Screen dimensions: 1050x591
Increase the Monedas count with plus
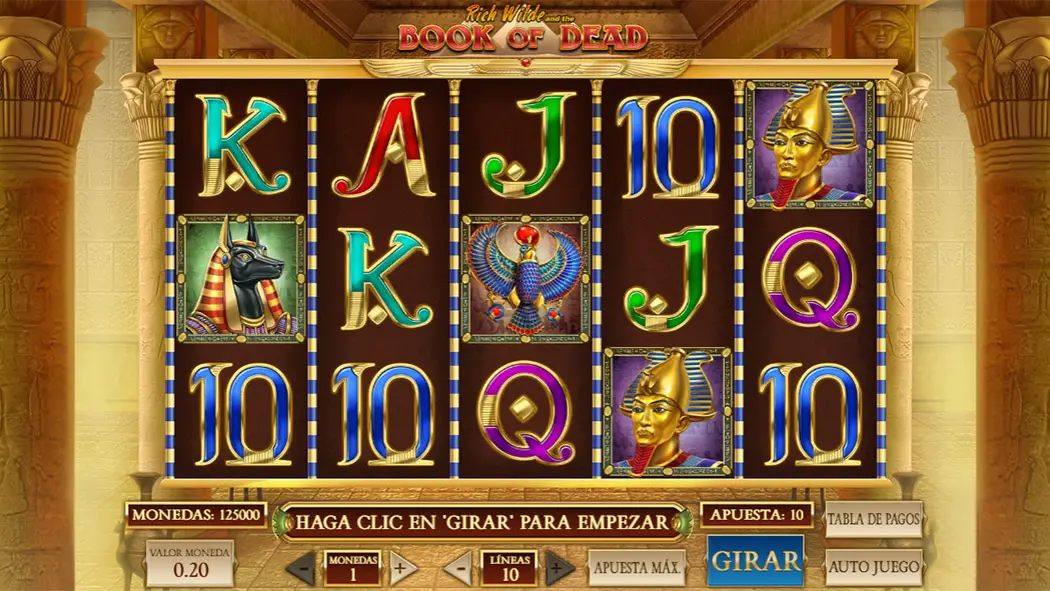click(x=403, y=568)
